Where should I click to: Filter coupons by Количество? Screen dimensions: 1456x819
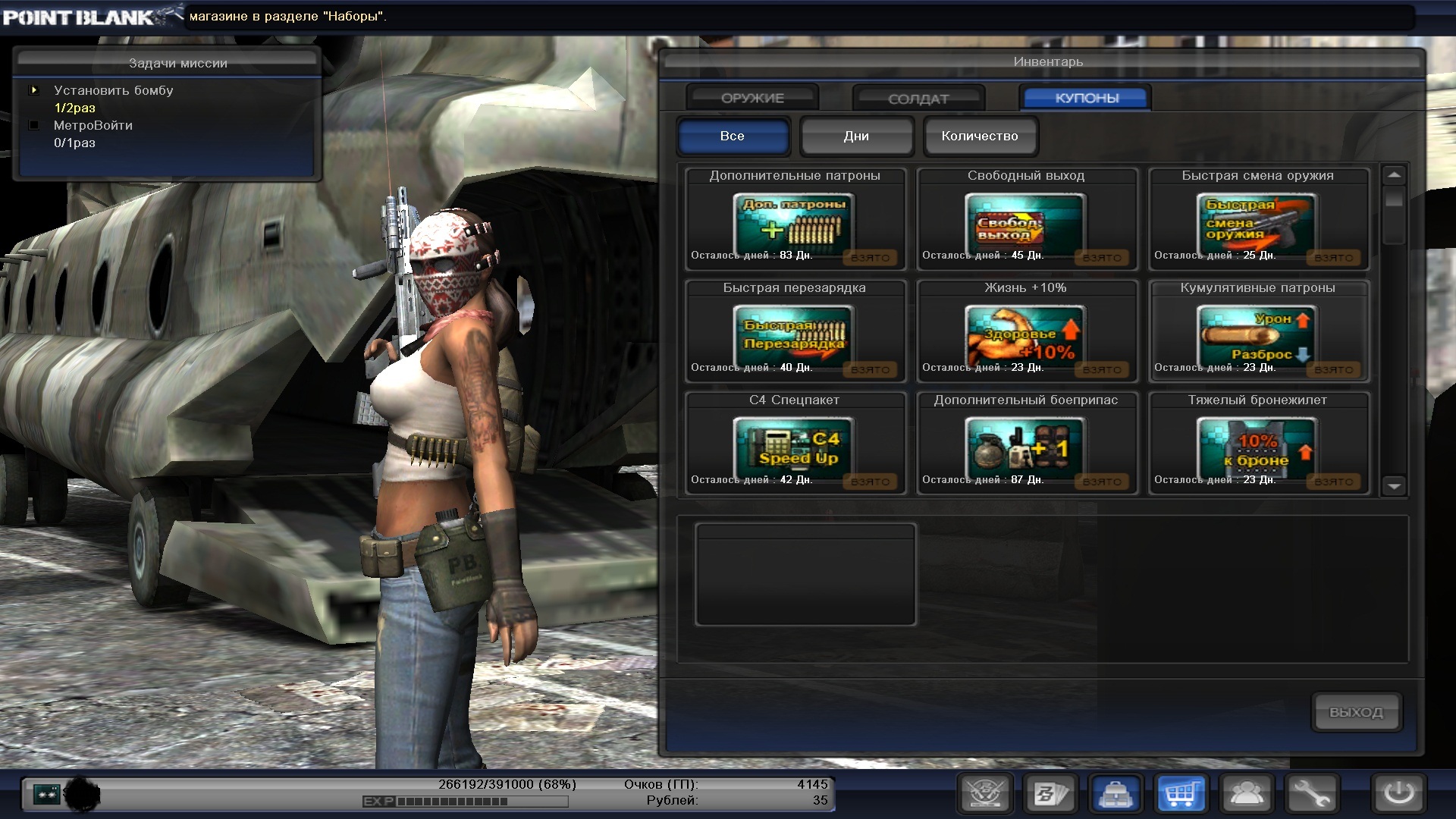pyautogui.click(x=980, y=136)
